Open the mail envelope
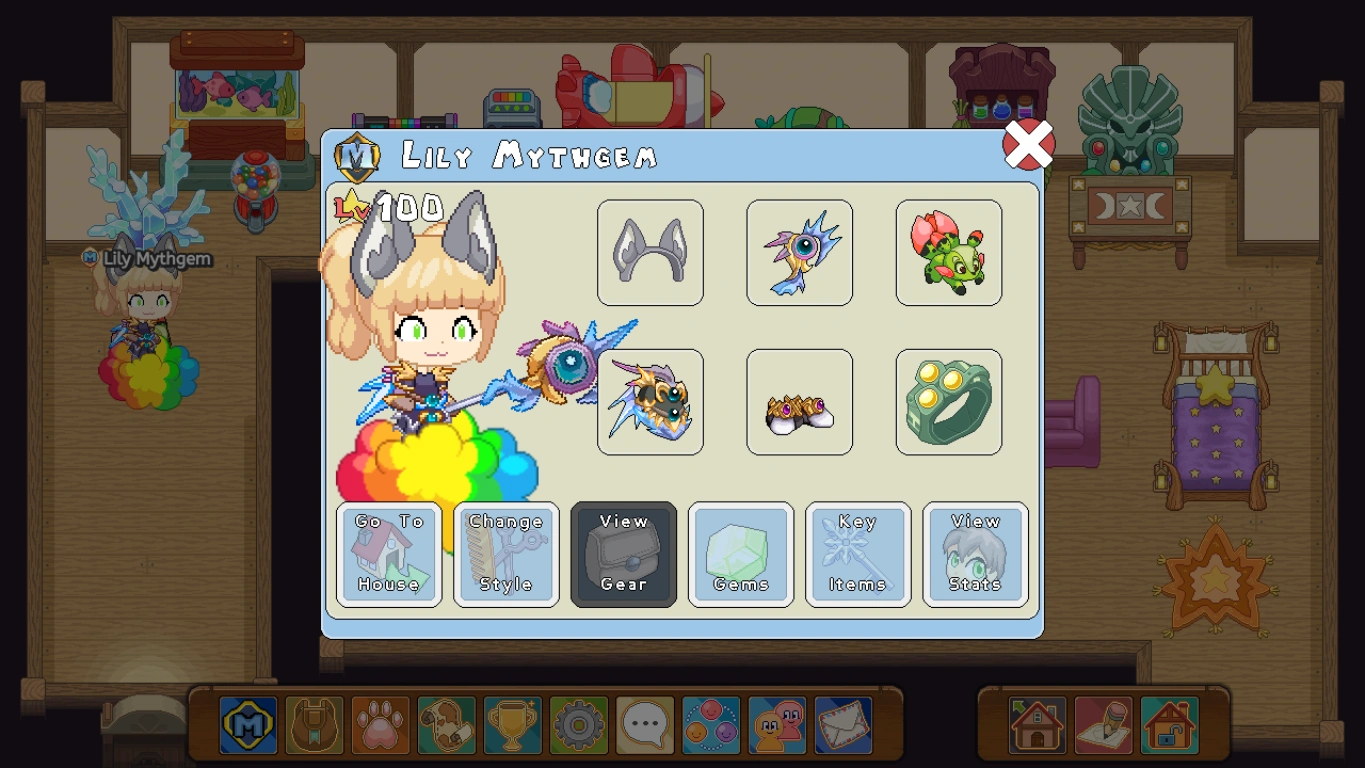 click(x=843, y=725)
